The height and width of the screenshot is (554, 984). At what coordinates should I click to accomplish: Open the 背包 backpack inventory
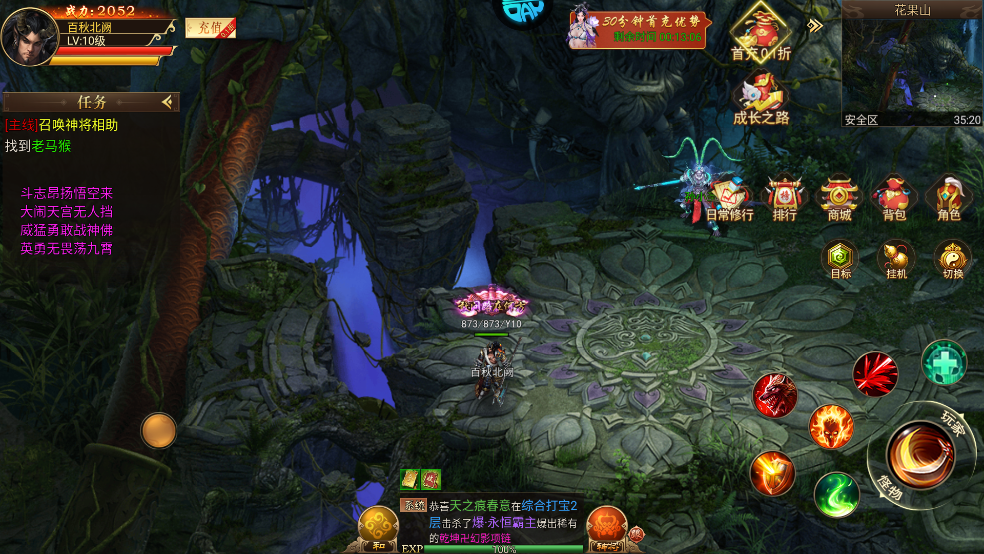coord(893,198)
